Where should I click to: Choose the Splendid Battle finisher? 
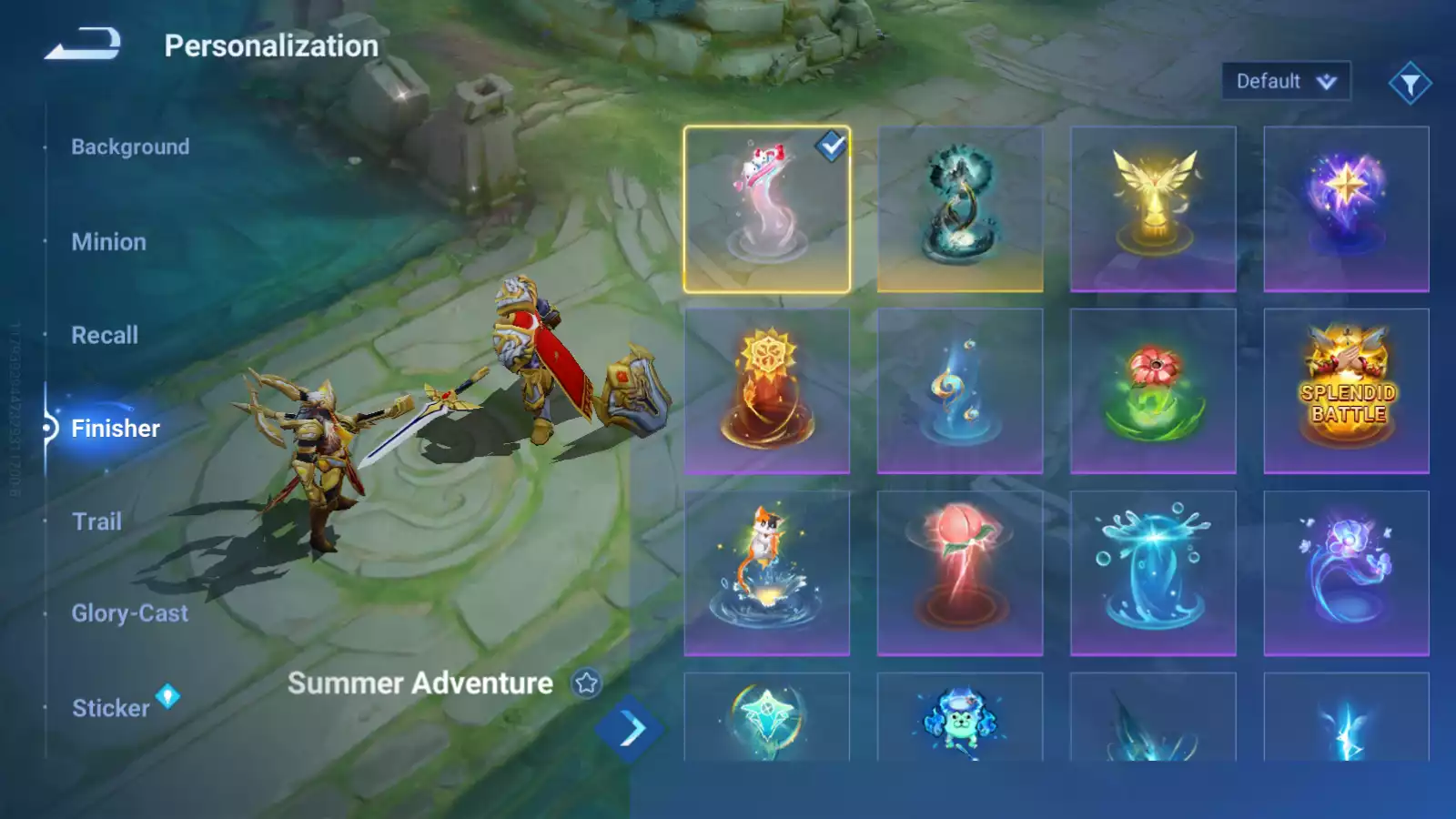1346,391
